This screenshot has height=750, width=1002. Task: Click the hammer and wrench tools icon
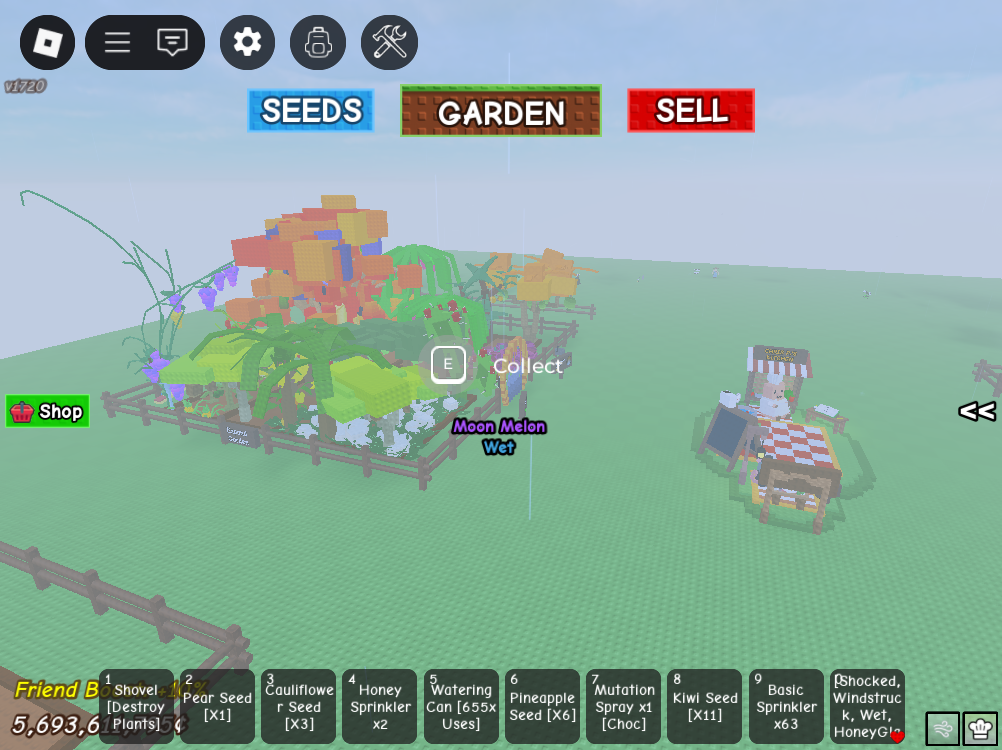389,43
